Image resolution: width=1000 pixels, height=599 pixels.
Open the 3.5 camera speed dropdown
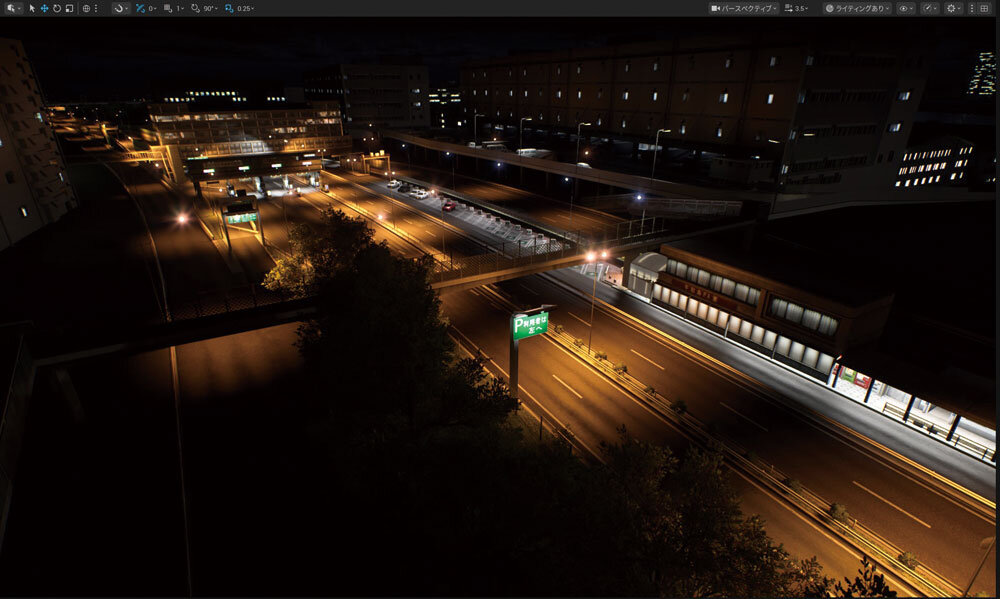click(797, 8)
